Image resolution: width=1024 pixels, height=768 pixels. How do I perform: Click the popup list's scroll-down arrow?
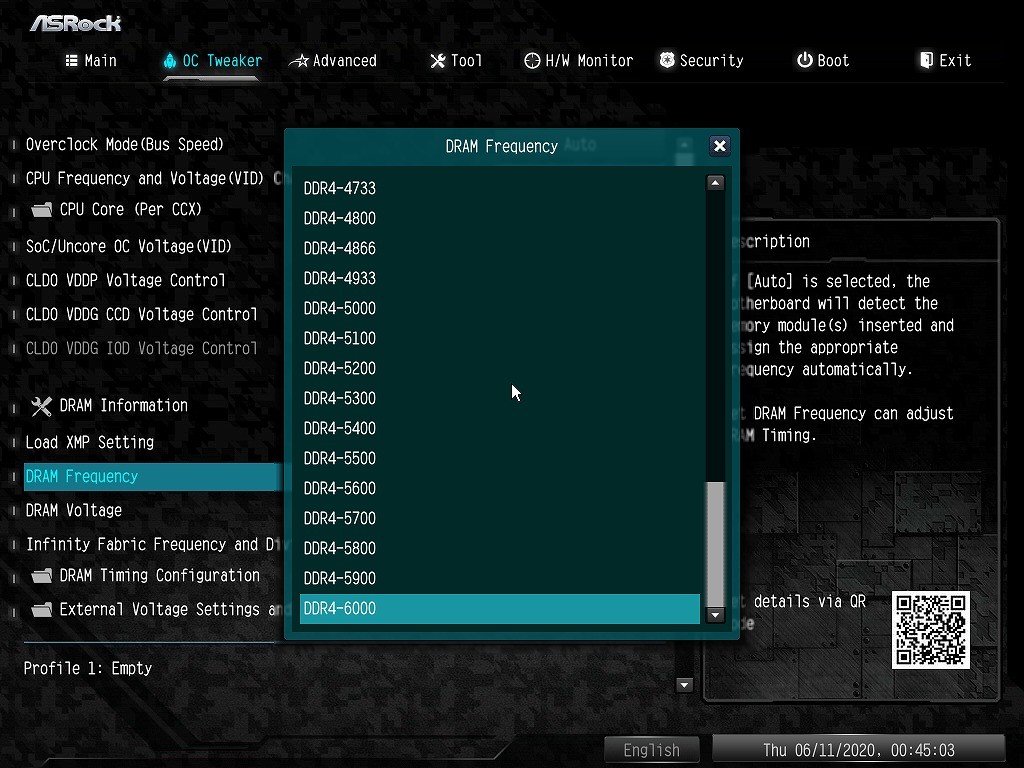click(715, 615)
